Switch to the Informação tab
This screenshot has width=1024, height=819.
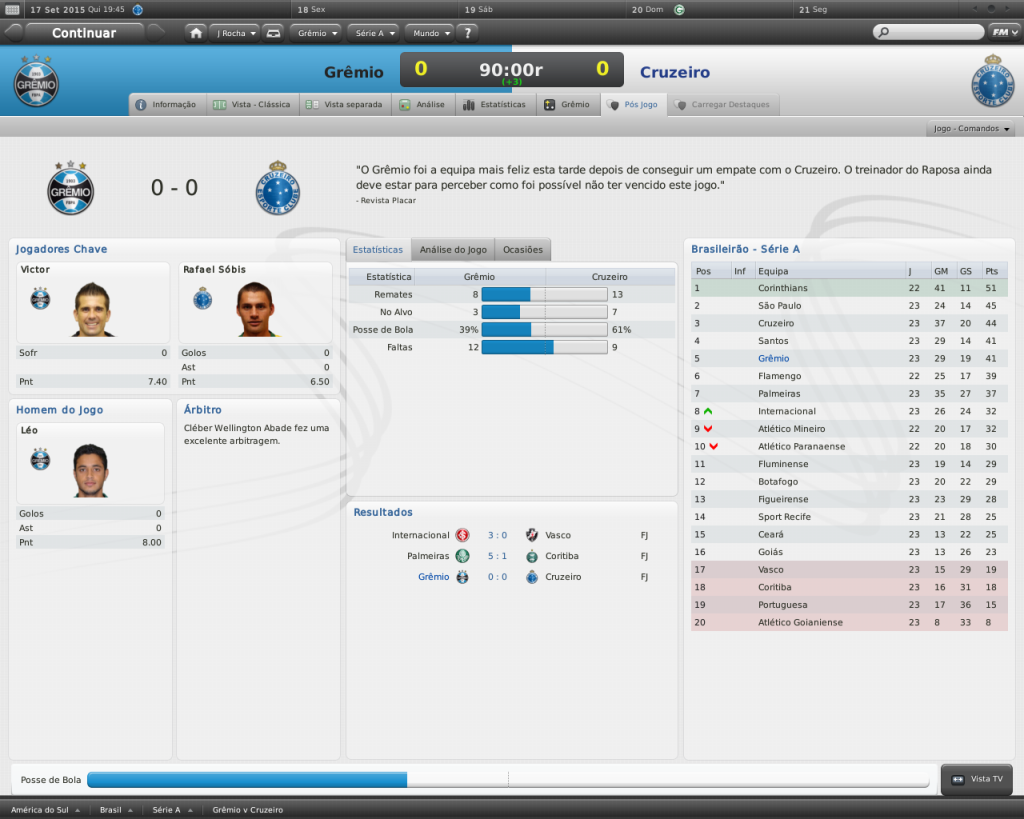[167, 104]
